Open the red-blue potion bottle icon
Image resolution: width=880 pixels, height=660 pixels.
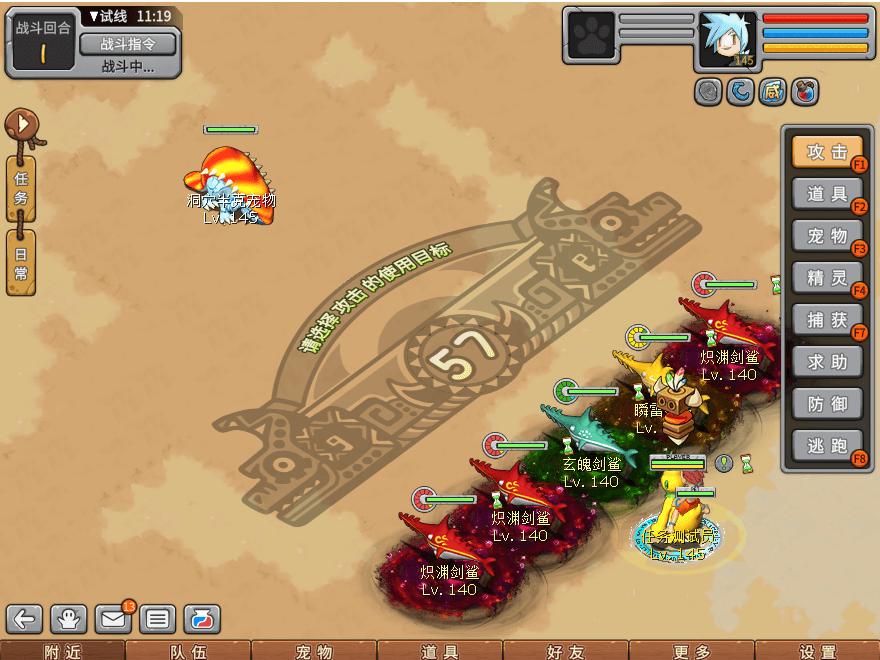[201, 620]
